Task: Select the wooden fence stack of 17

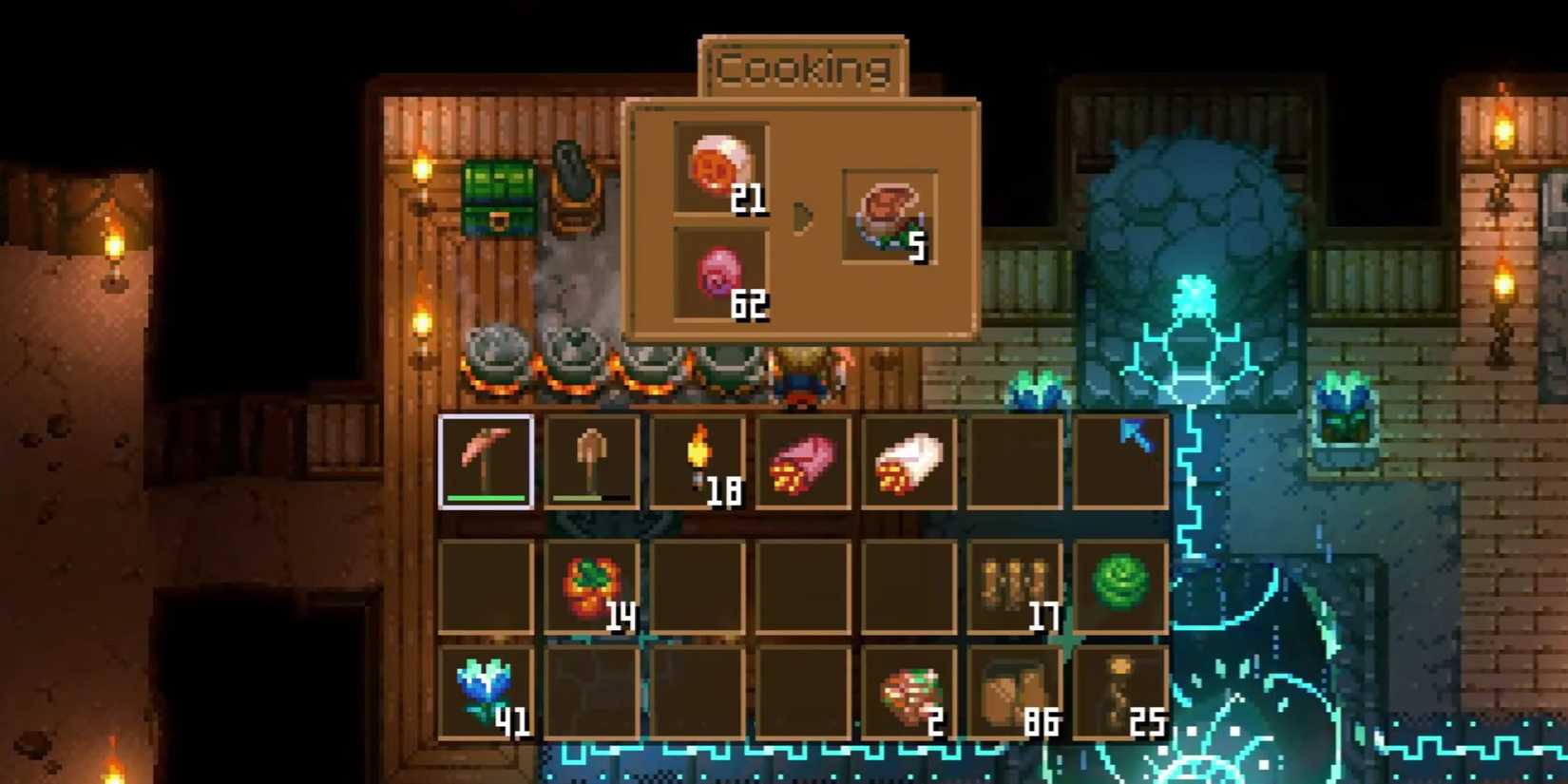Action: [1014, 585]
